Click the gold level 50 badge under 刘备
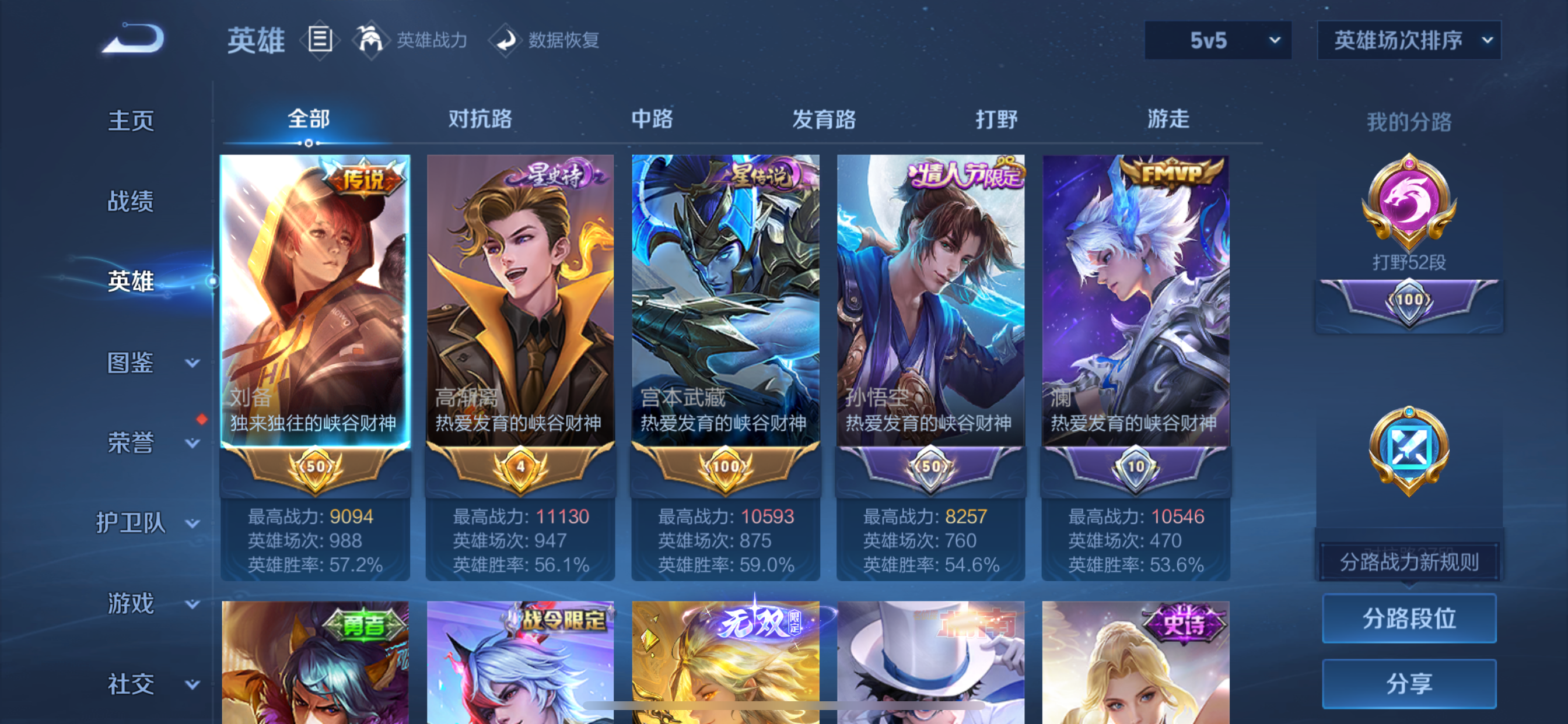 click(x=316, y=468)
